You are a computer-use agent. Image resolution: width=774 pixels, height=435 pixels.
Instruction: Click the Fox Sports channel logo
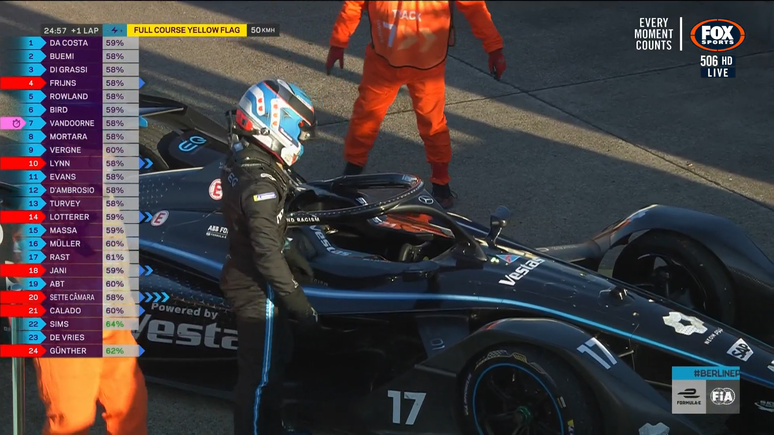(717, 35)
